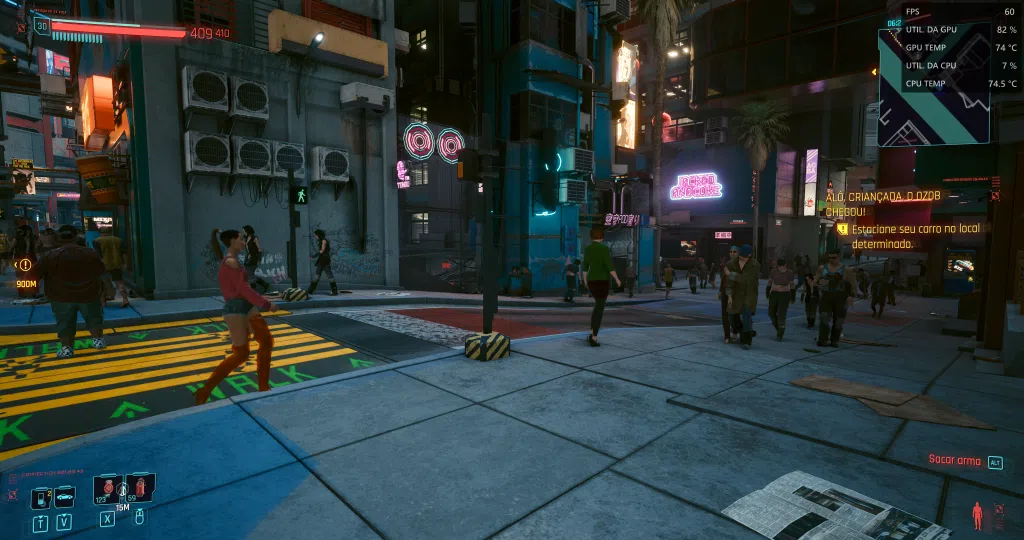Click the FPS performance overlay panel

960,47
